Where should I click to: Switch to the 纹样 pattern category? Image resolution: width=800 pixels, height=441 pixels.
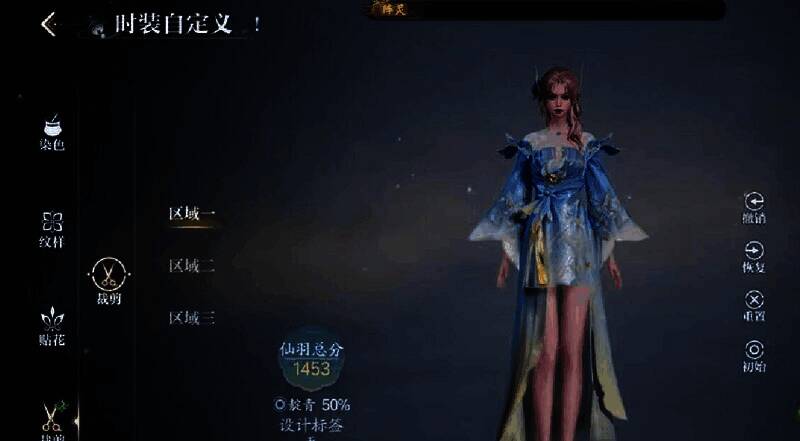(52, 228)
